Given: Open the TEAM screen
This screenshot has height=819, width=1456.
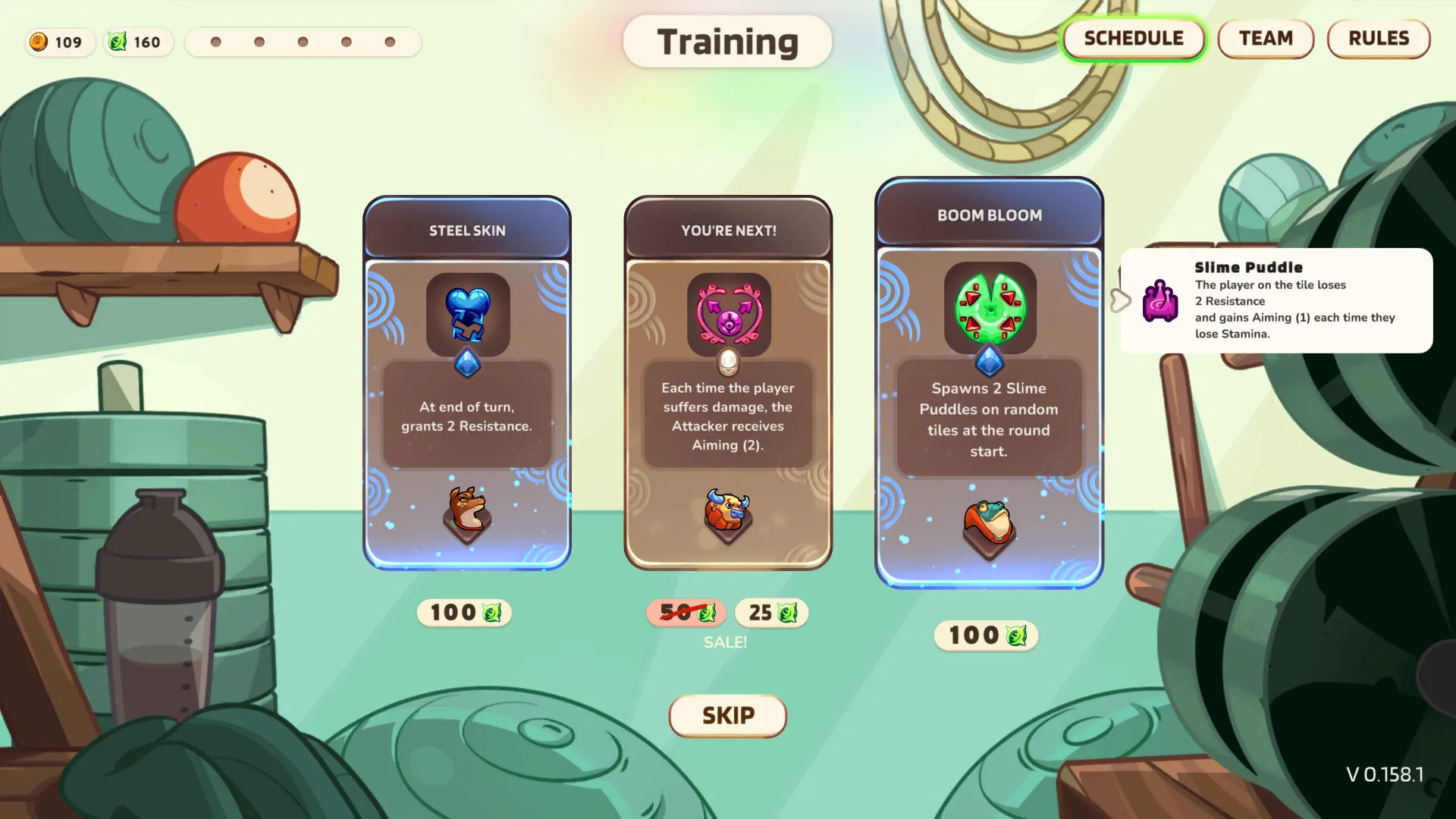Looking at the screenshot, I should point(1265,39).
